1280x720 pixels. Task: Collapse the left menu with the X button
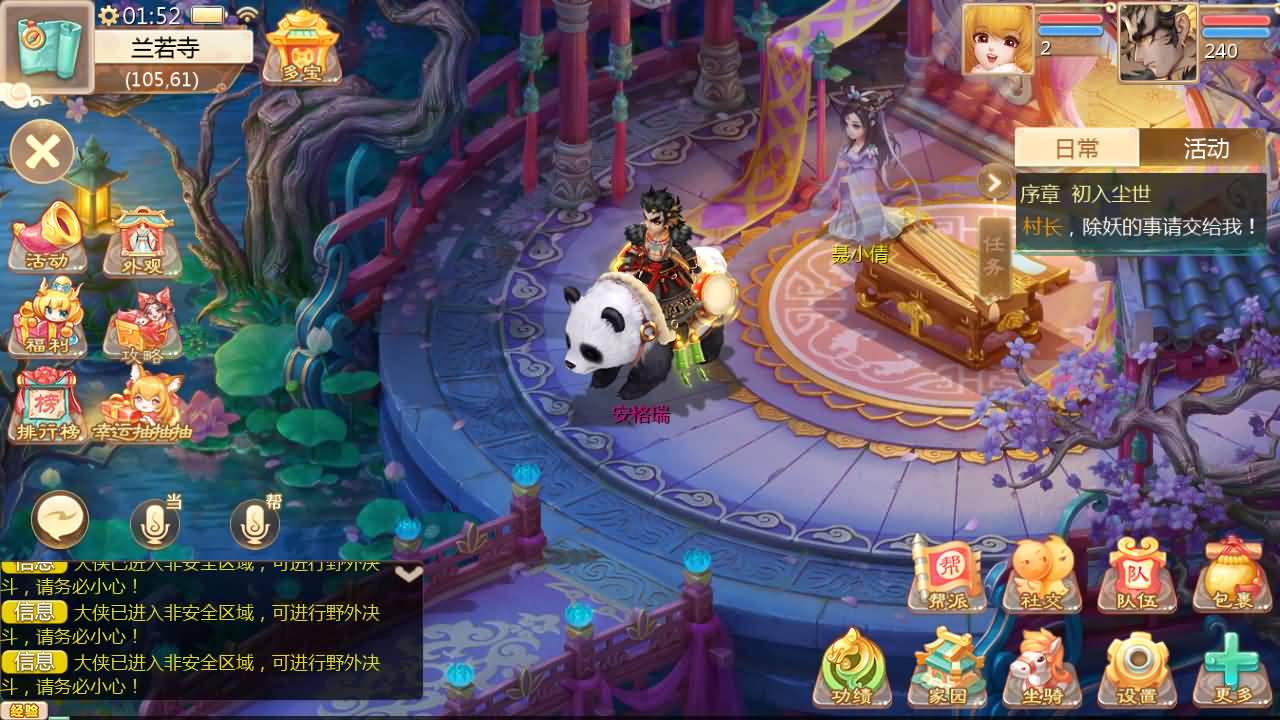[43, 150]
